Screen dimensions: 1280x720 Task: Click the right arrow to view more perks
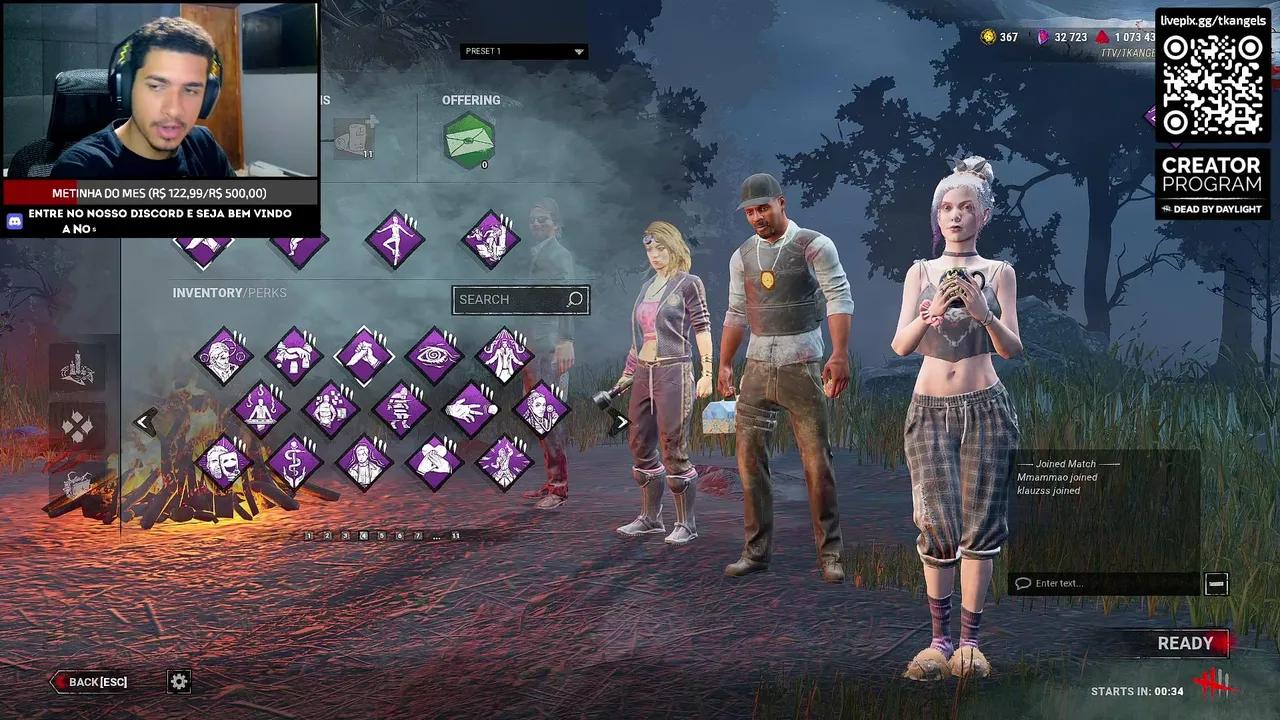coord(621,421)
